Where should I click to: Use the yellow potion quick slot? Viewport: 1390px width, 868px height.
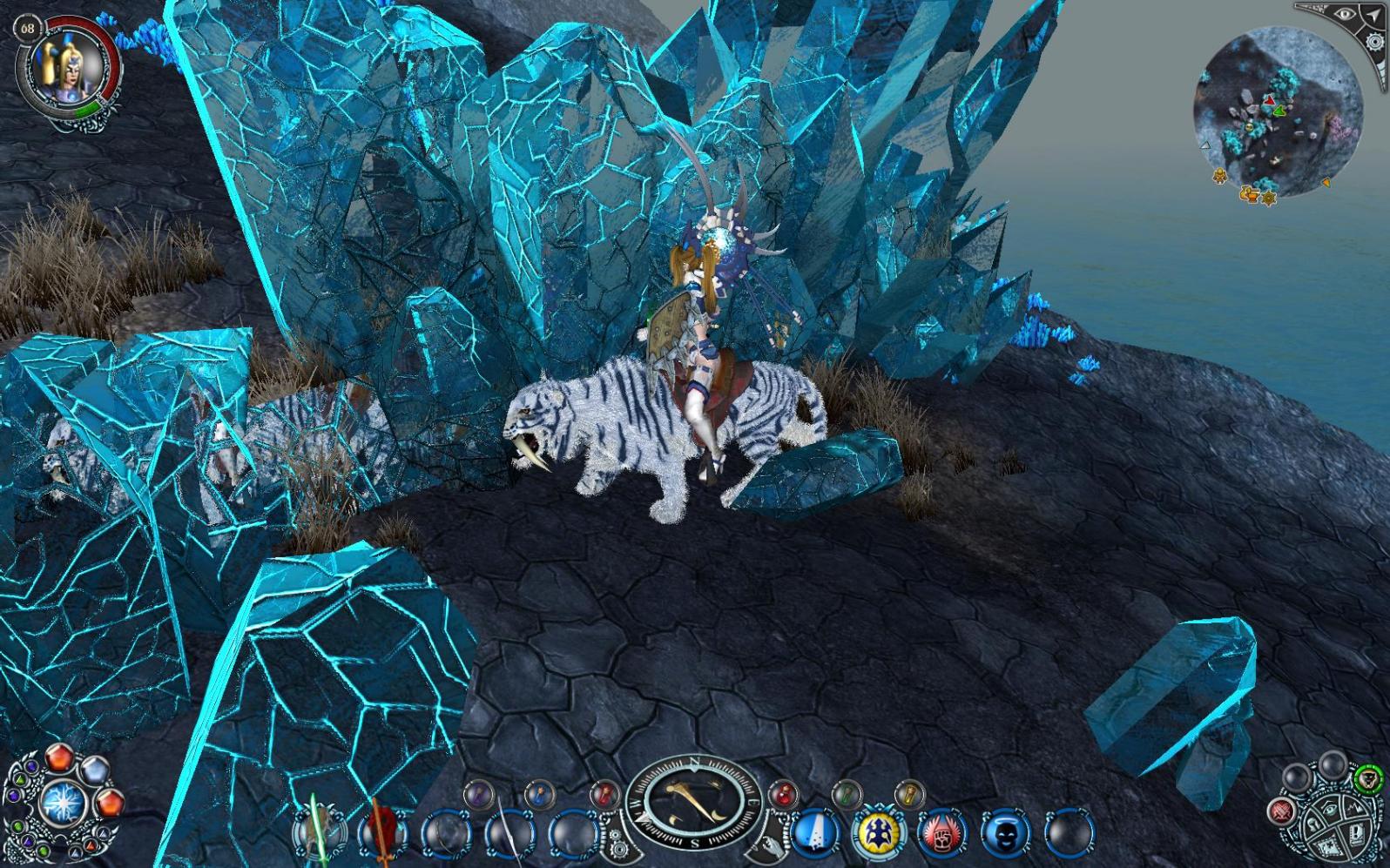coord(908,793)
